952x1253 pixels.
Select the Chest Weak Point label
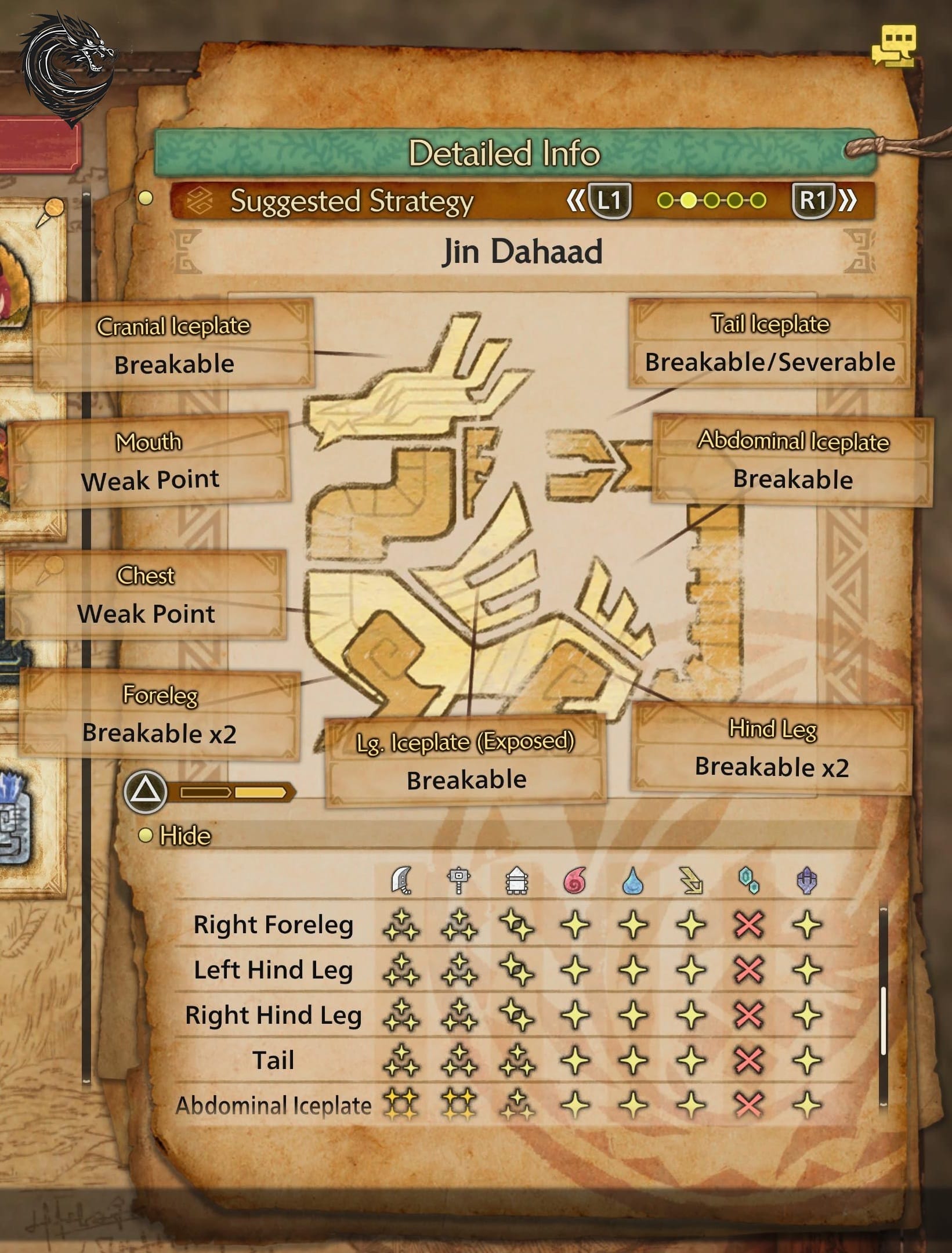coord(146,595)
